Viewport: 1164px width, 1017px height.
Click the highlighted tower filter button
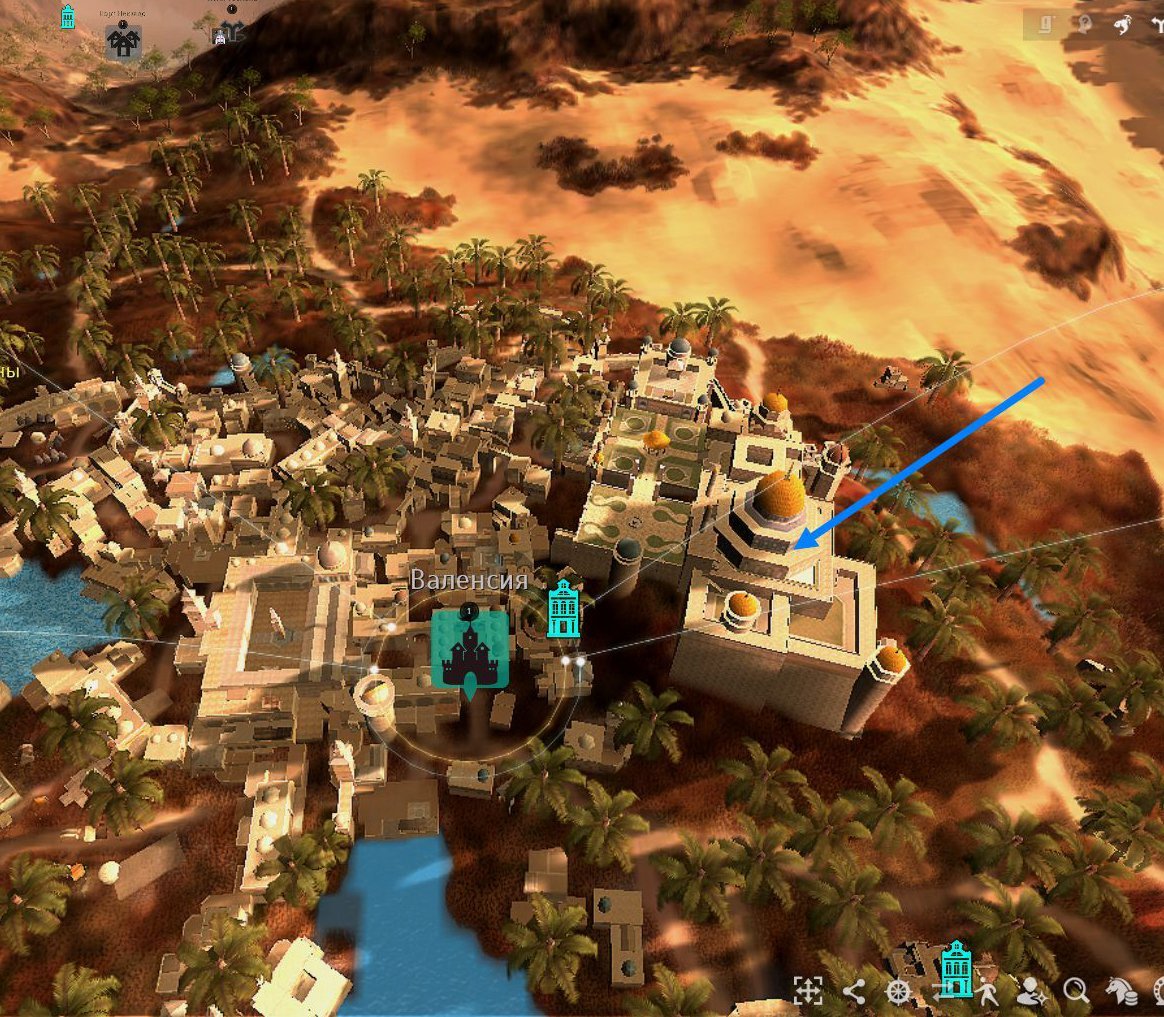click(1043, 26)
